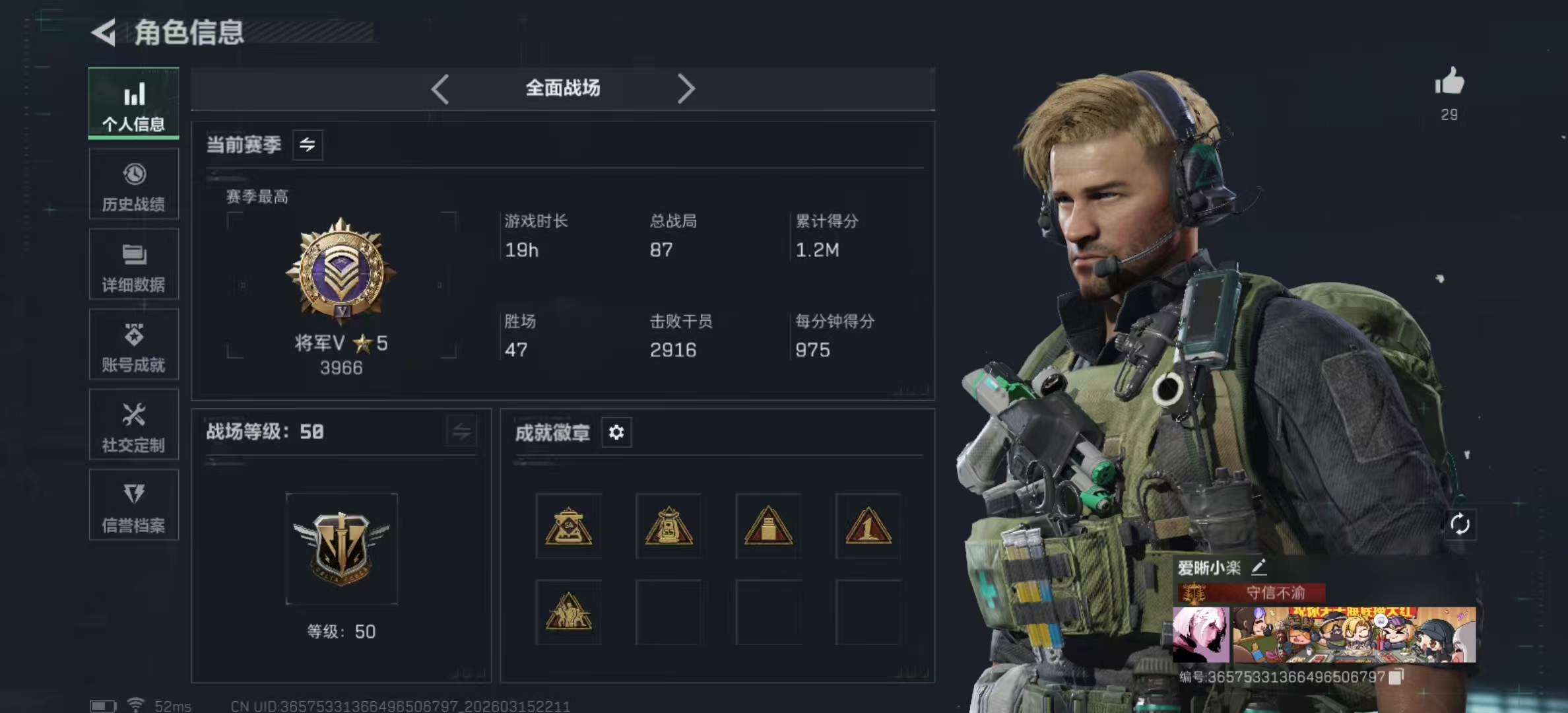Edit the player name 爱晰小楽

pos(1258,567)
